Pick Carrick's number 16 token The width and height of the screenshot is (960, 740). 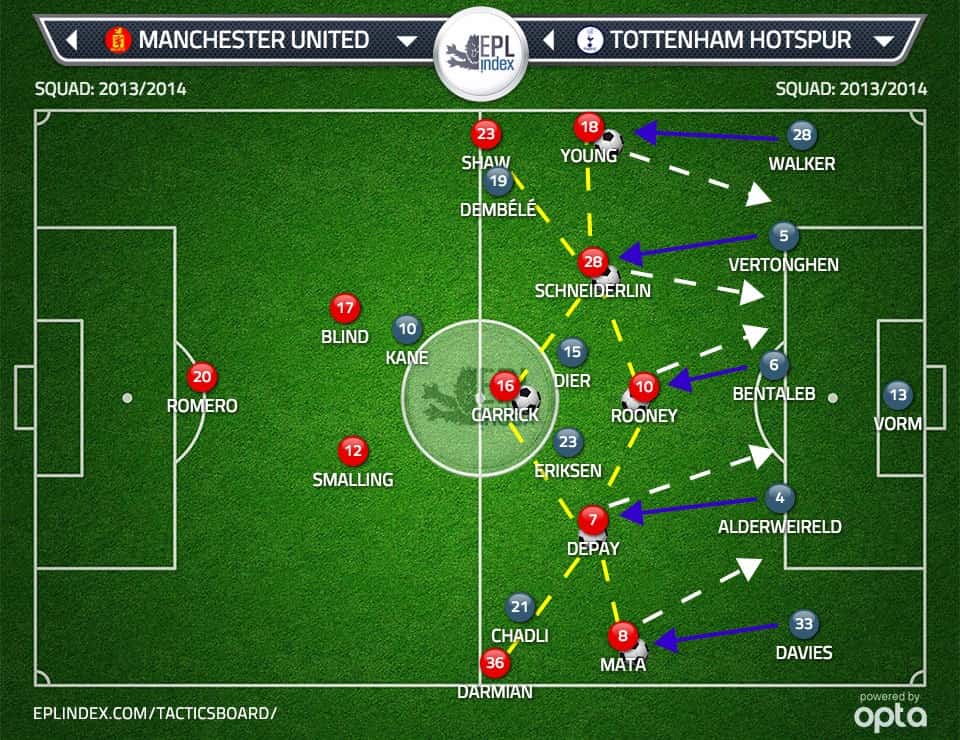(x=505, y=384)
